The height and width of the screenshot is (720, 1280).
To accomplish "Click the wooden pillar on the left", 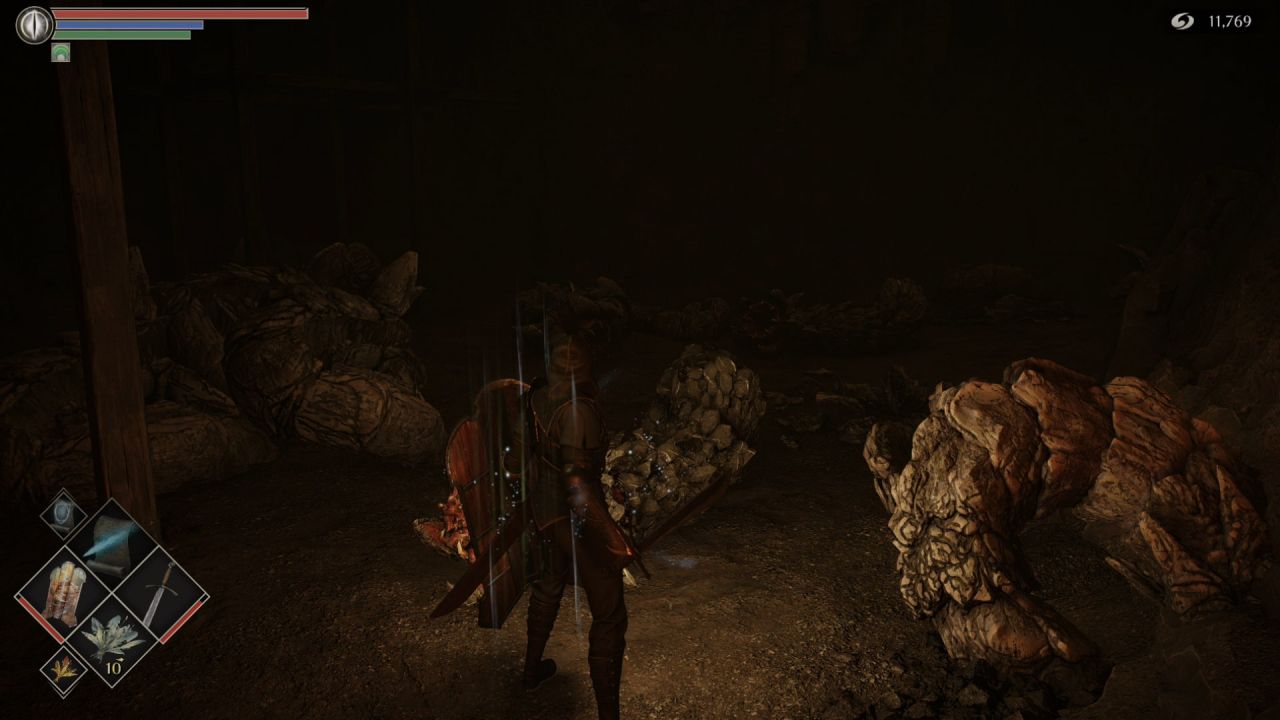I will point(100,300).
